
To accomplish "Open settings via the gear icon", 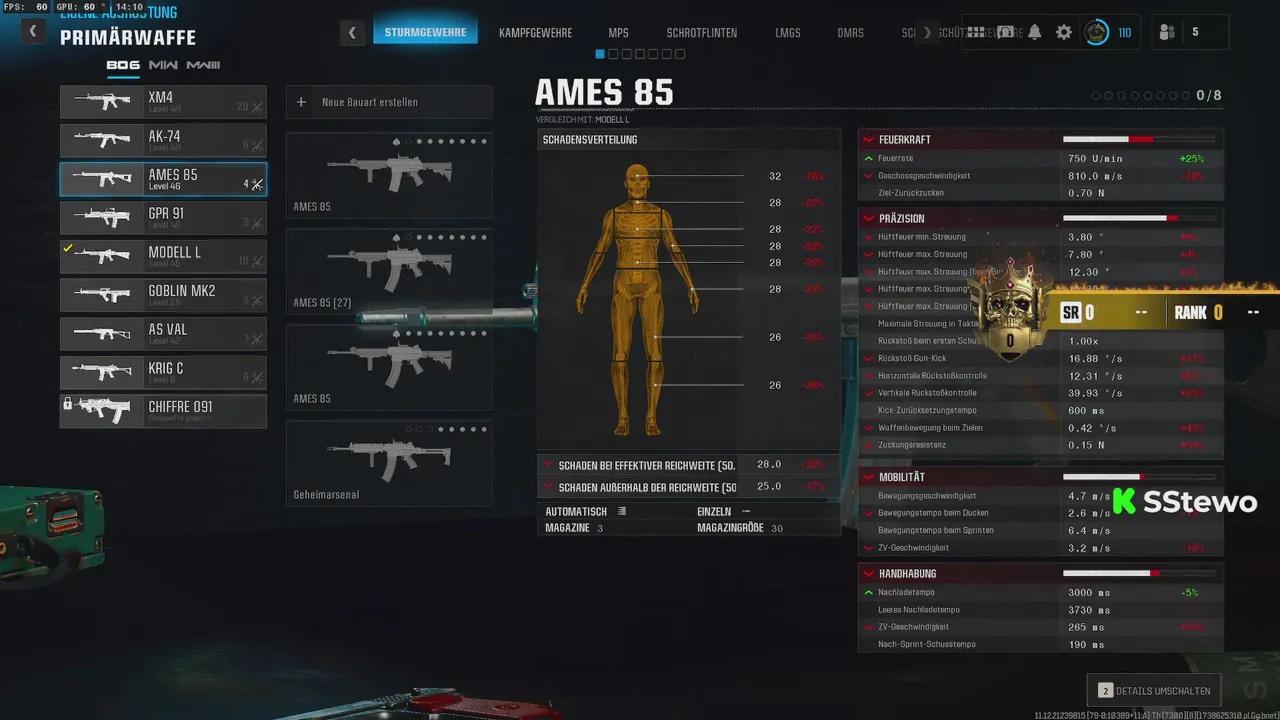I will coord(1064,32).
